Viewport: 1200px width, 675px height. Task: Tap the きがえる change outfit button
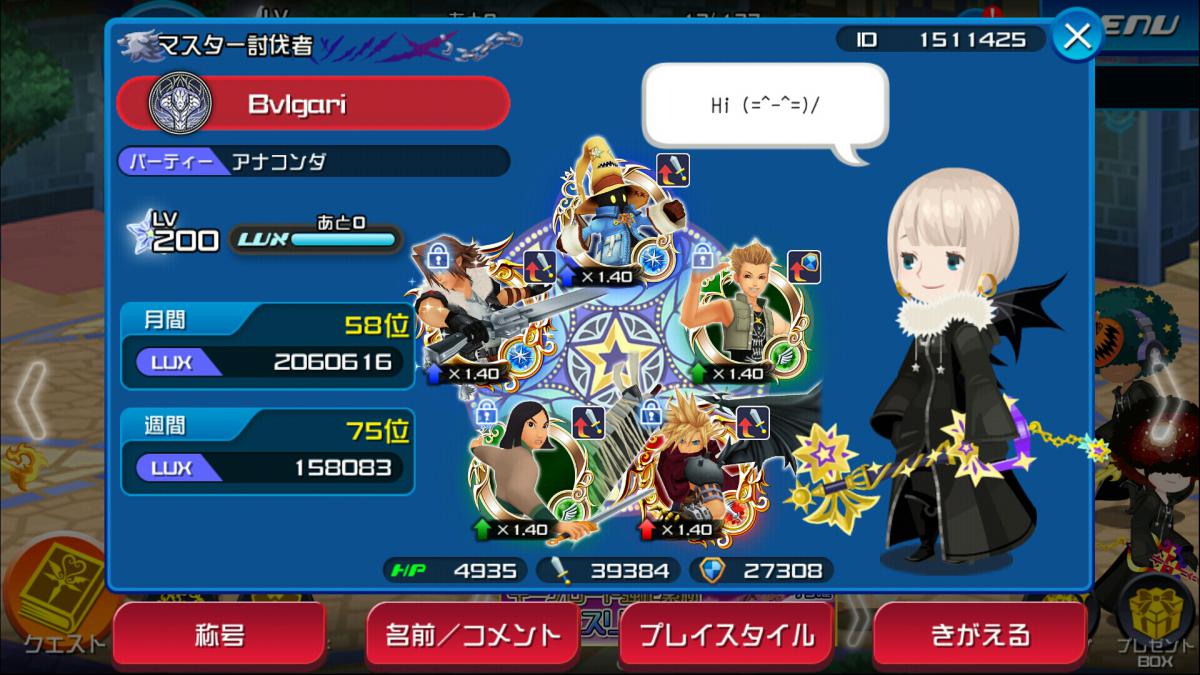(x=980, y=635)
